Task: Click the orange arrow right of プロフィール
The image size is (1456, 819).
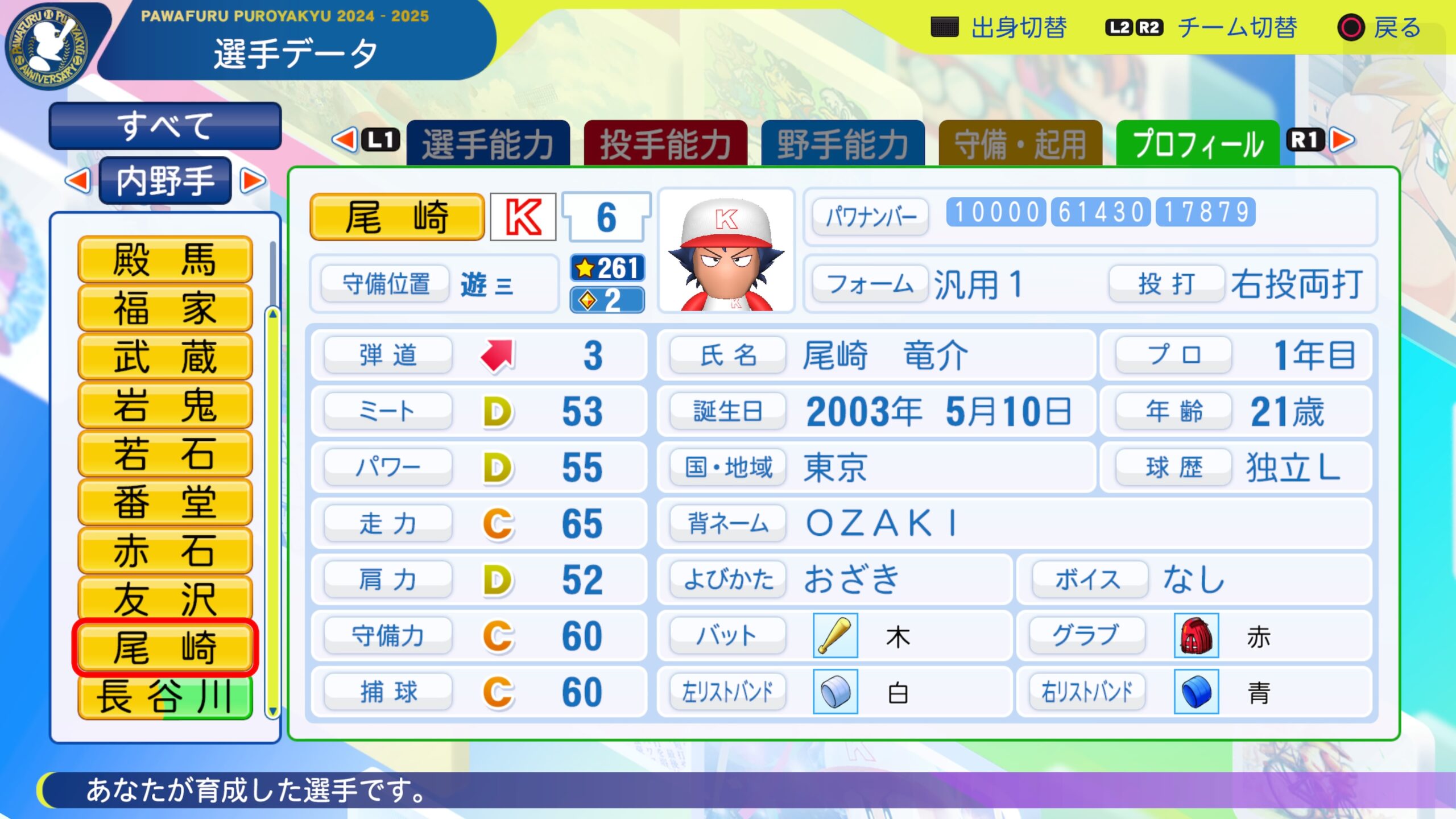Action: point(1343,140)
